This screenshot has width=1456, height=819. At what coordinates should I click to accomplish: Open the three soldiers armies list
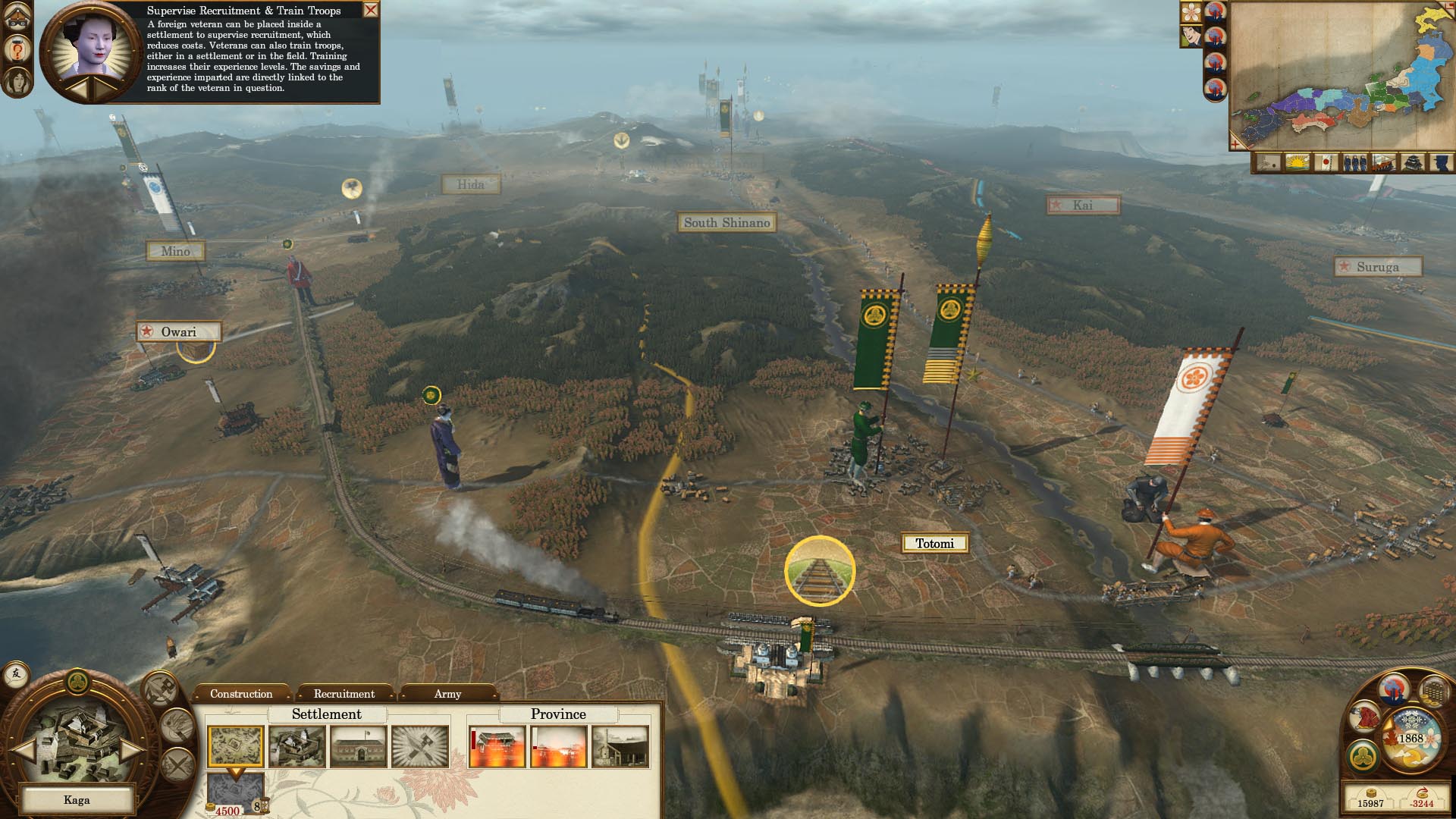coord(1354,162)
